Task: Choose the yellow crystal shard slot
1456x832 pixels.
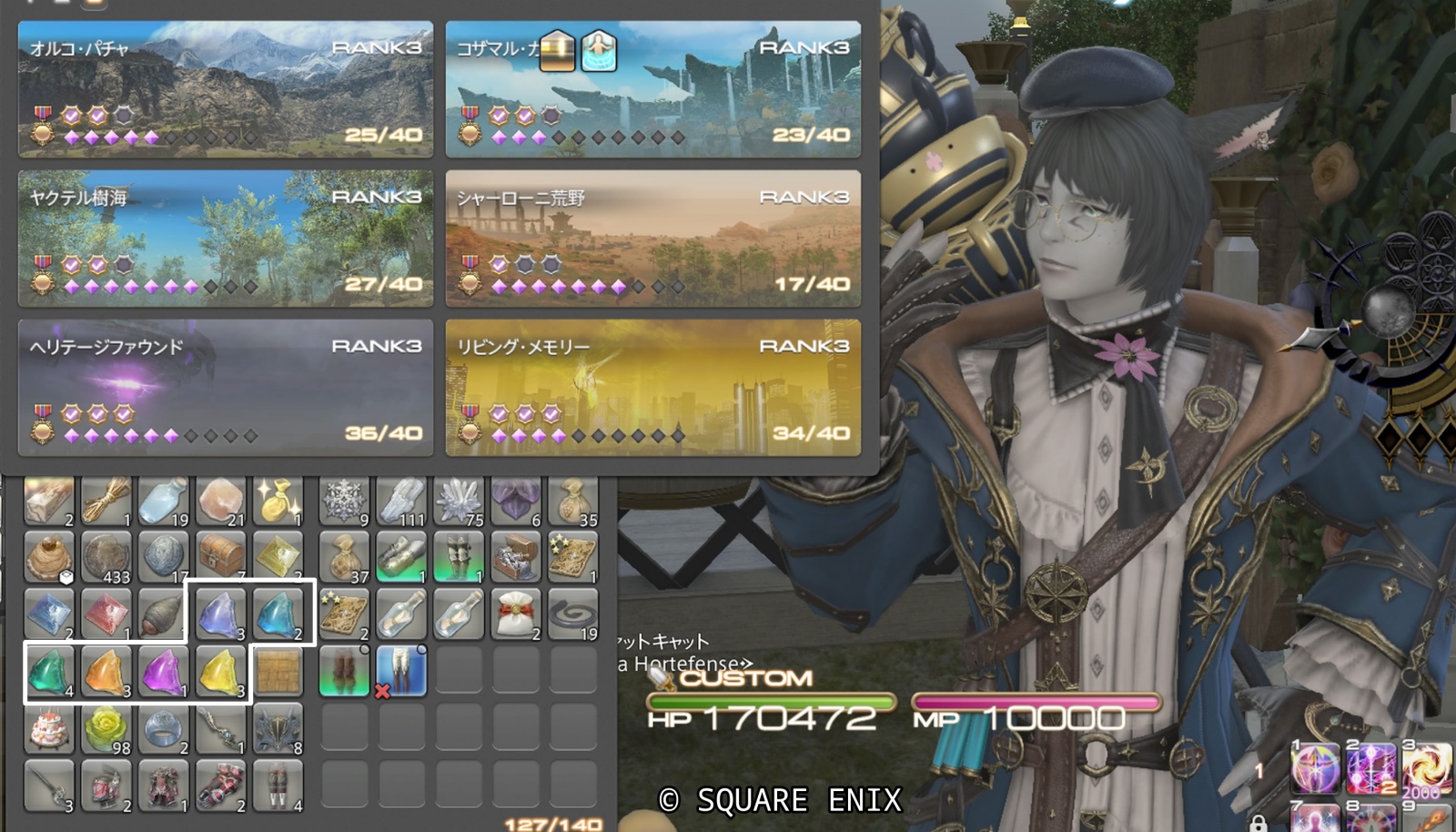Action: (221, 672)
